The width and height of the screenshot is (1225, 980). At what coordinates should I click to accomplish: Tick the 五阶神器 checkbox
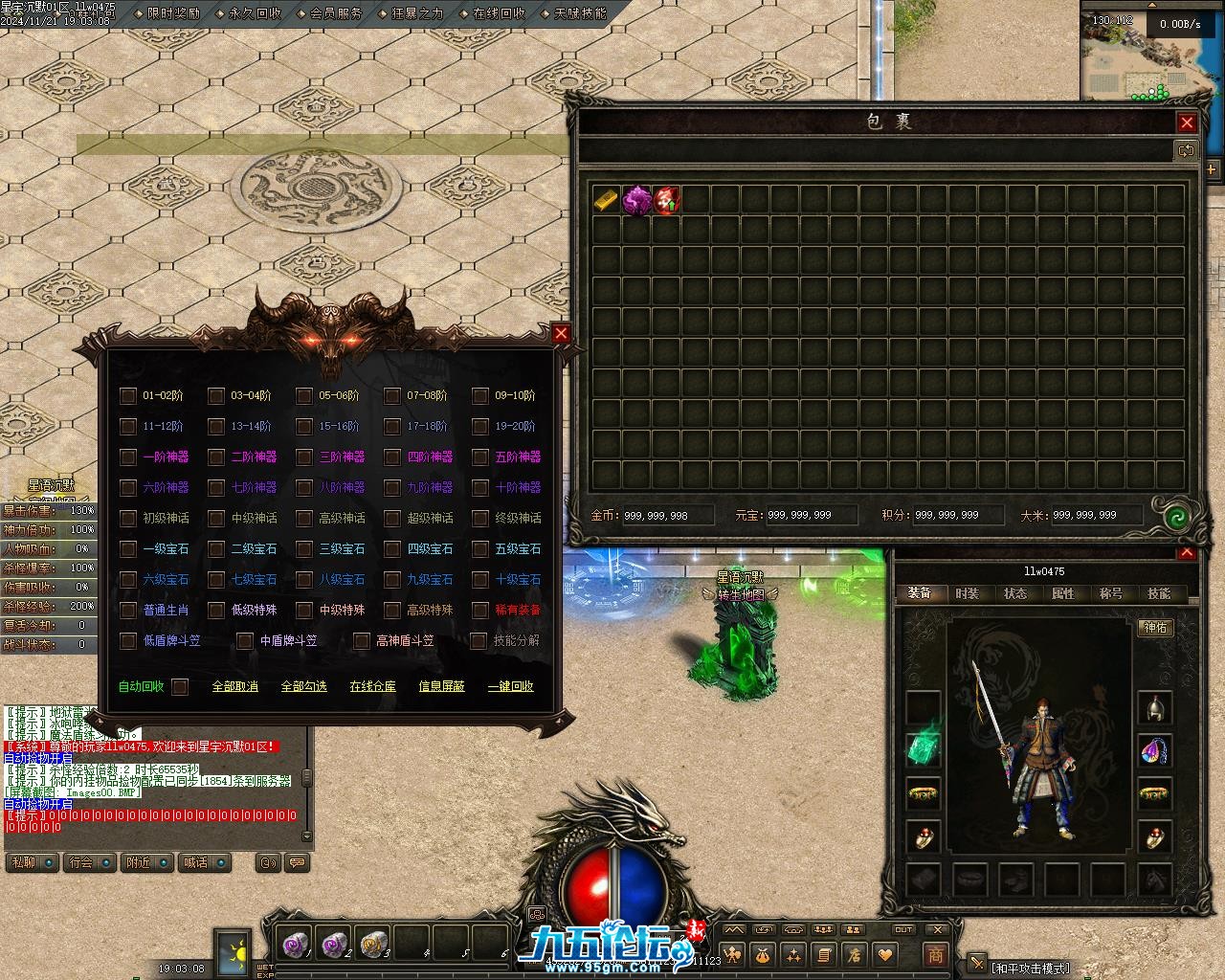point(480,457)
